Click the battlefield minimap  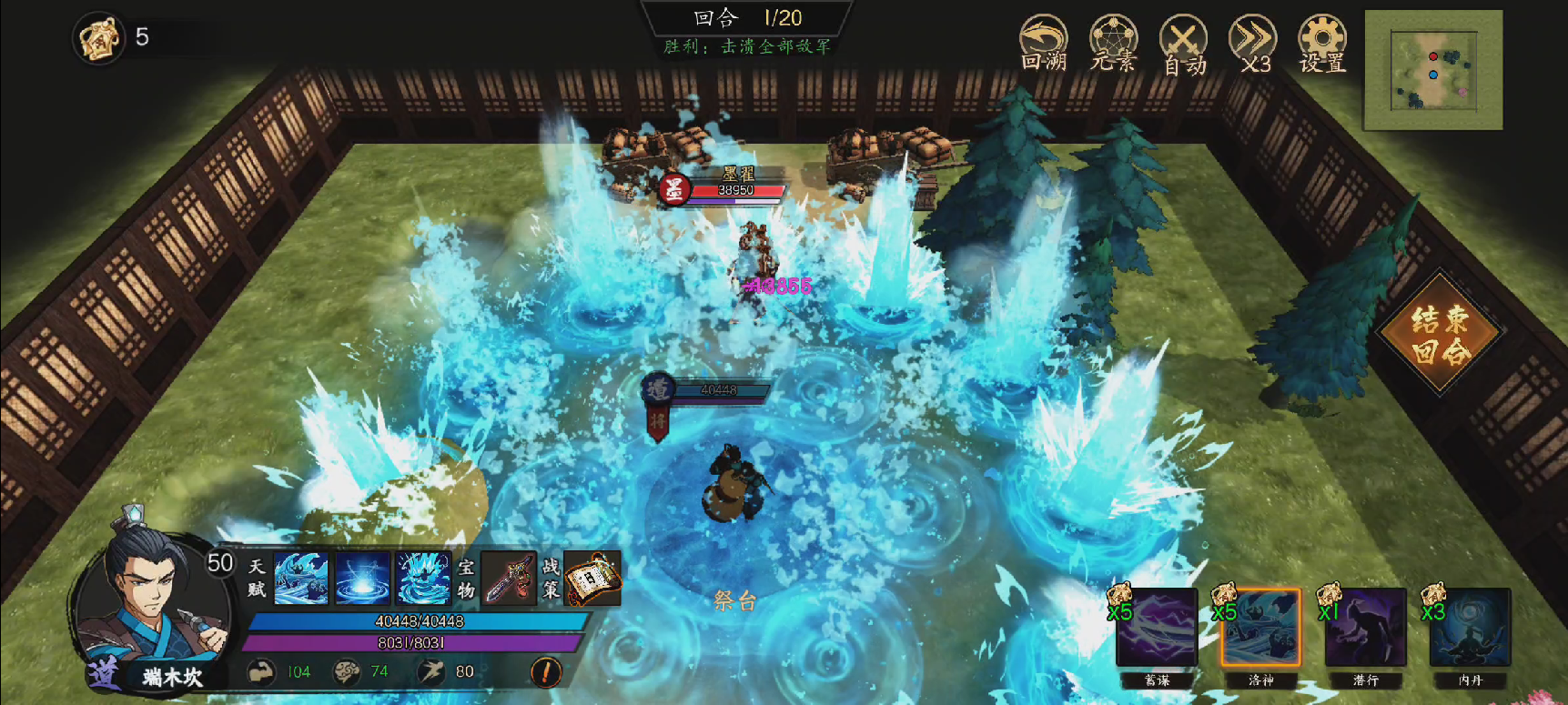[1432, 70]
